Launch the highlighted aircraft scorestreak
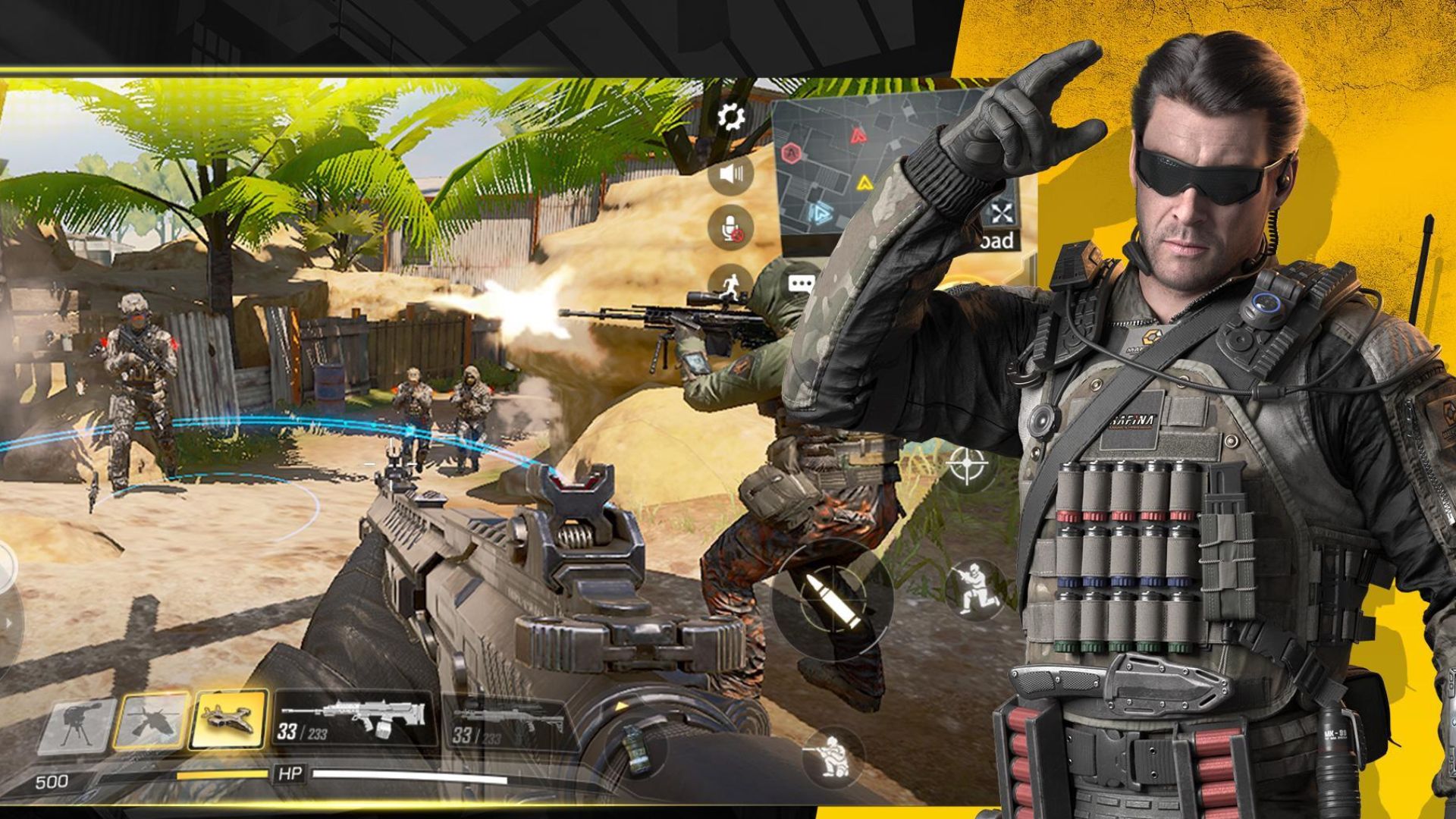Image resolution: width=1456 pixels, height=819 pixels. [227, 719]
